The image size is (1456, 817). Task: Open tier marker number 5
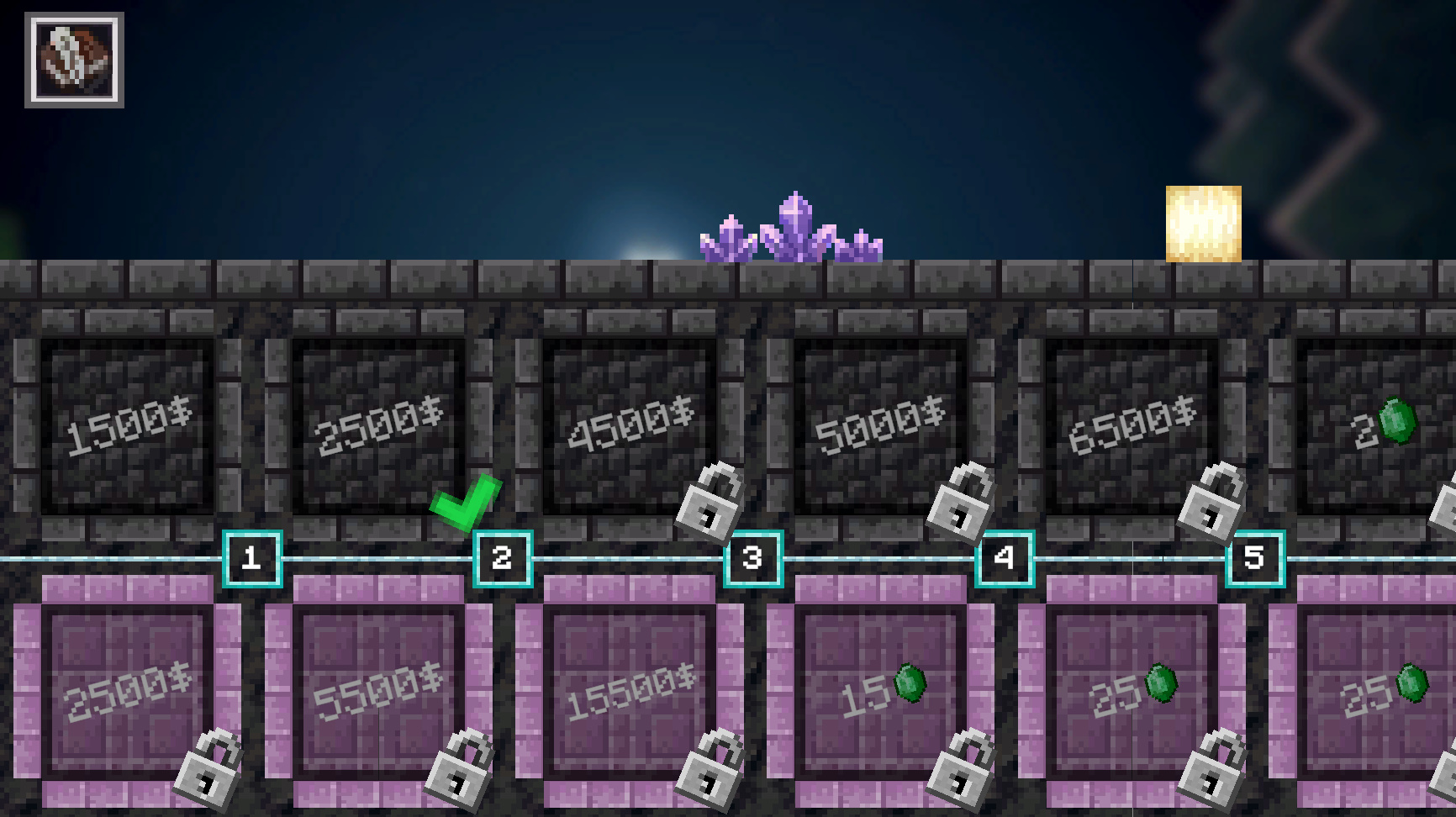[x=1254, y=556]
